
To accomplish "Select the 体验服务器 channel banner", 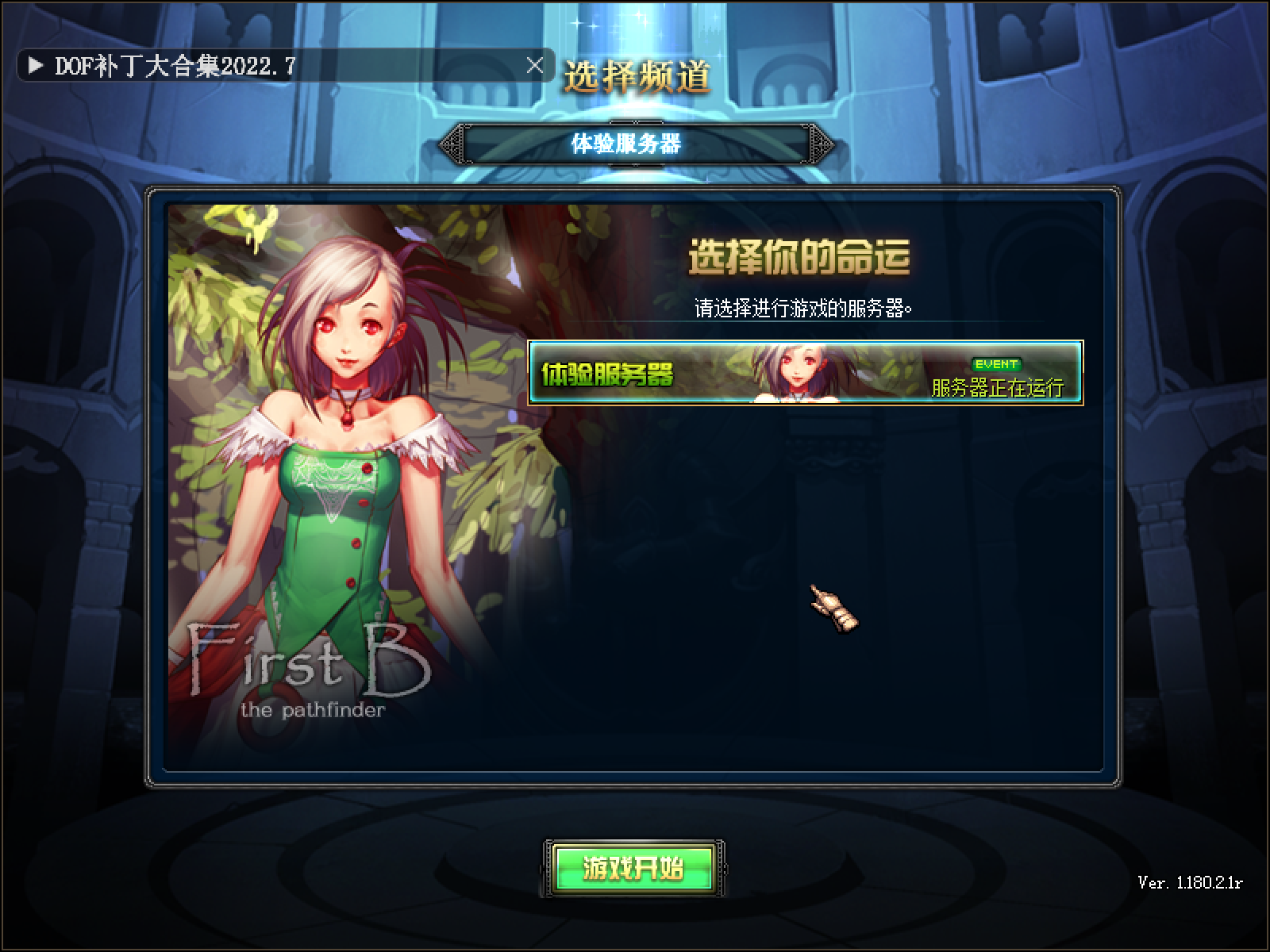I will click(635, 144).
